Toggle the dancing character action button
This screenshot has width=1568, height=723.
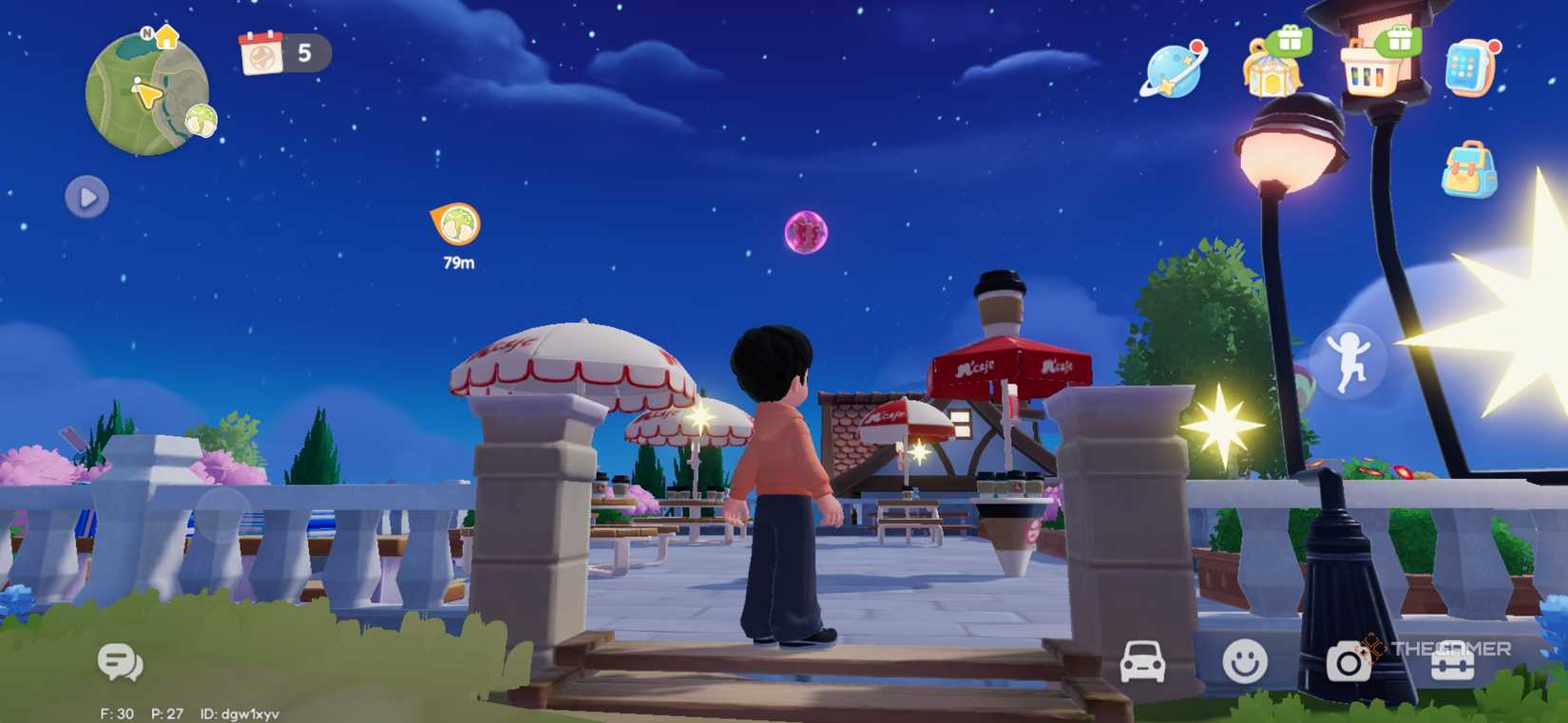[x=1352, y=362]
